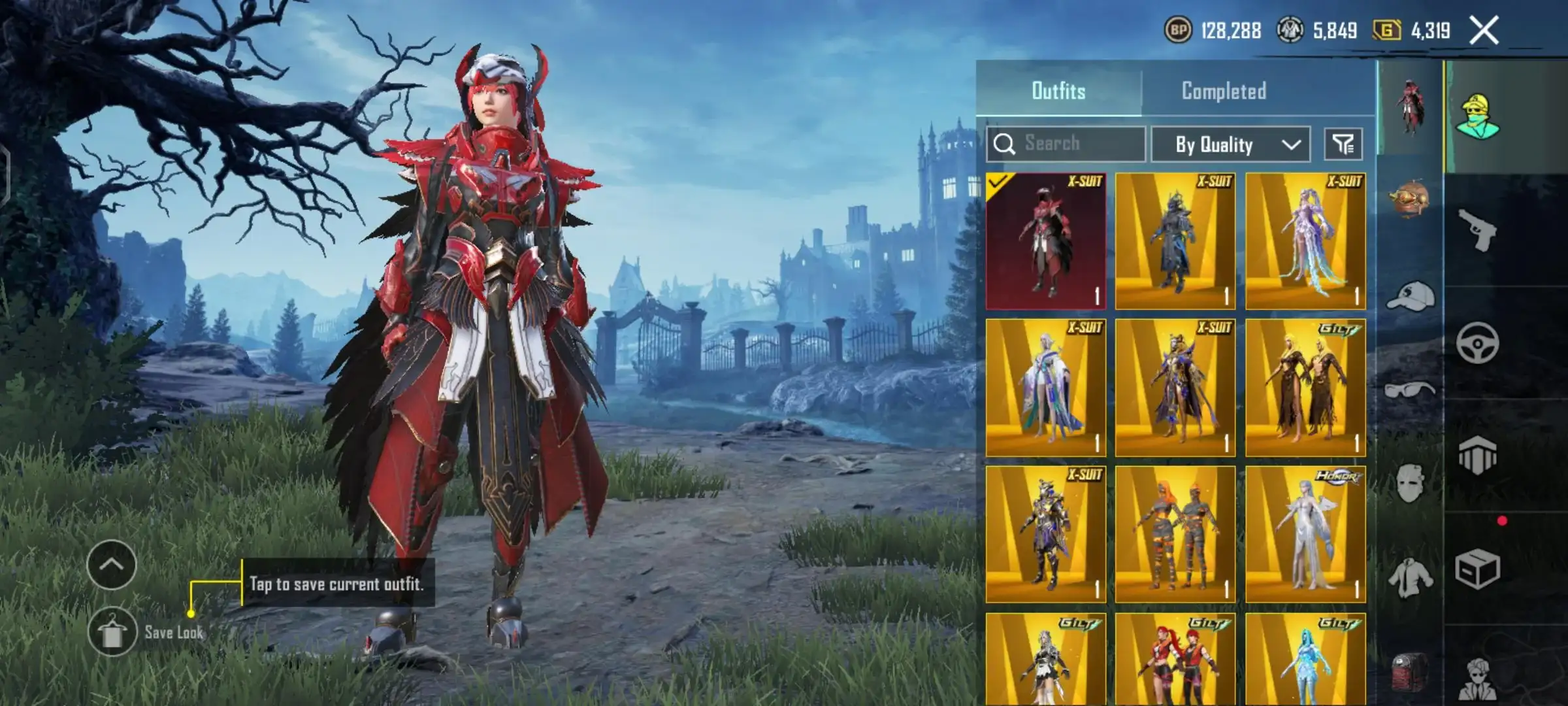Pick the white Honor angel outfit
The height and width of the screenshot is (706, 1568).
(x=1305, y=534)
